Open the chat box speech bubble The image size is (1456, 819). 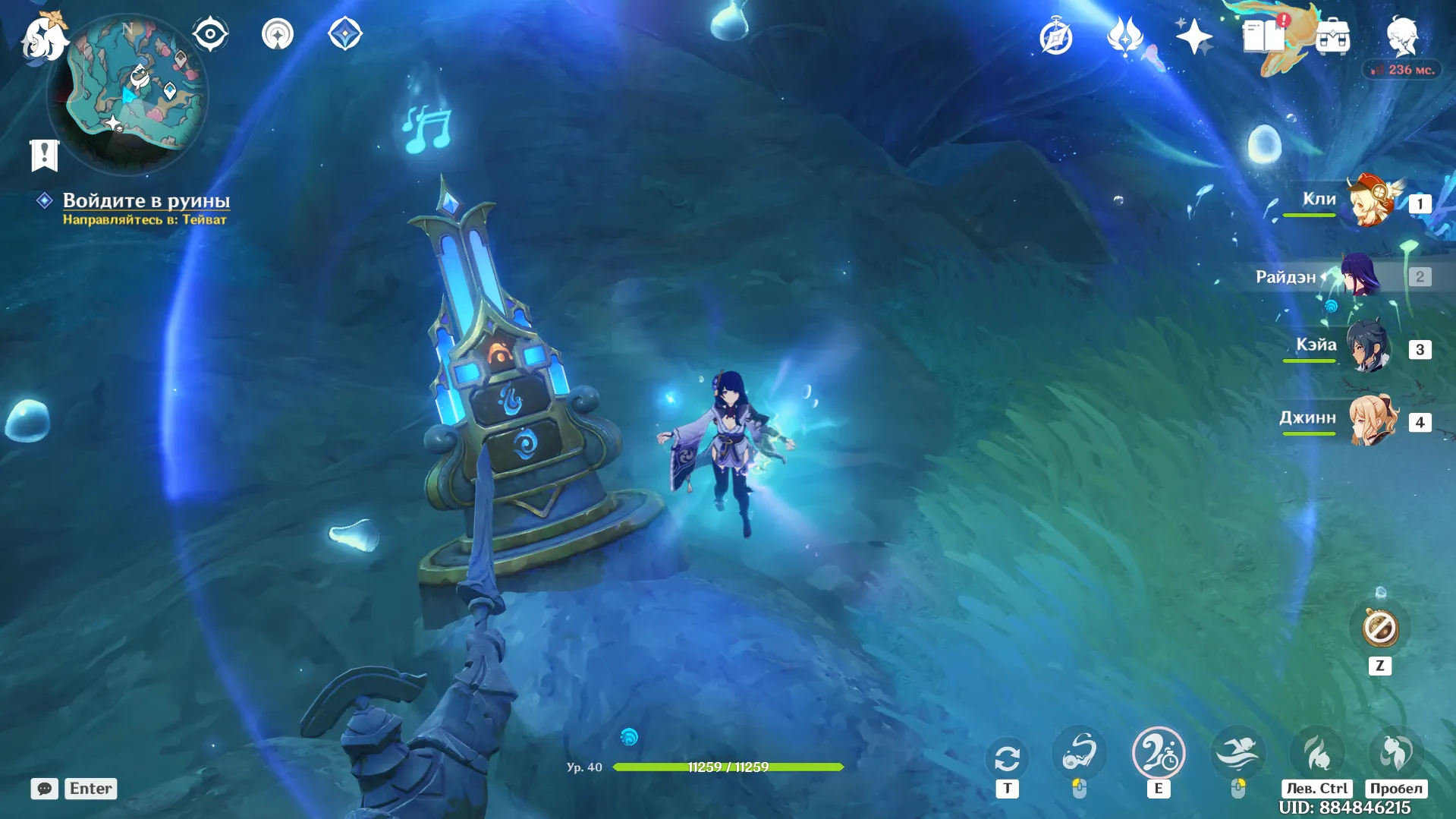pyautogui.click(x=44, y=789)
